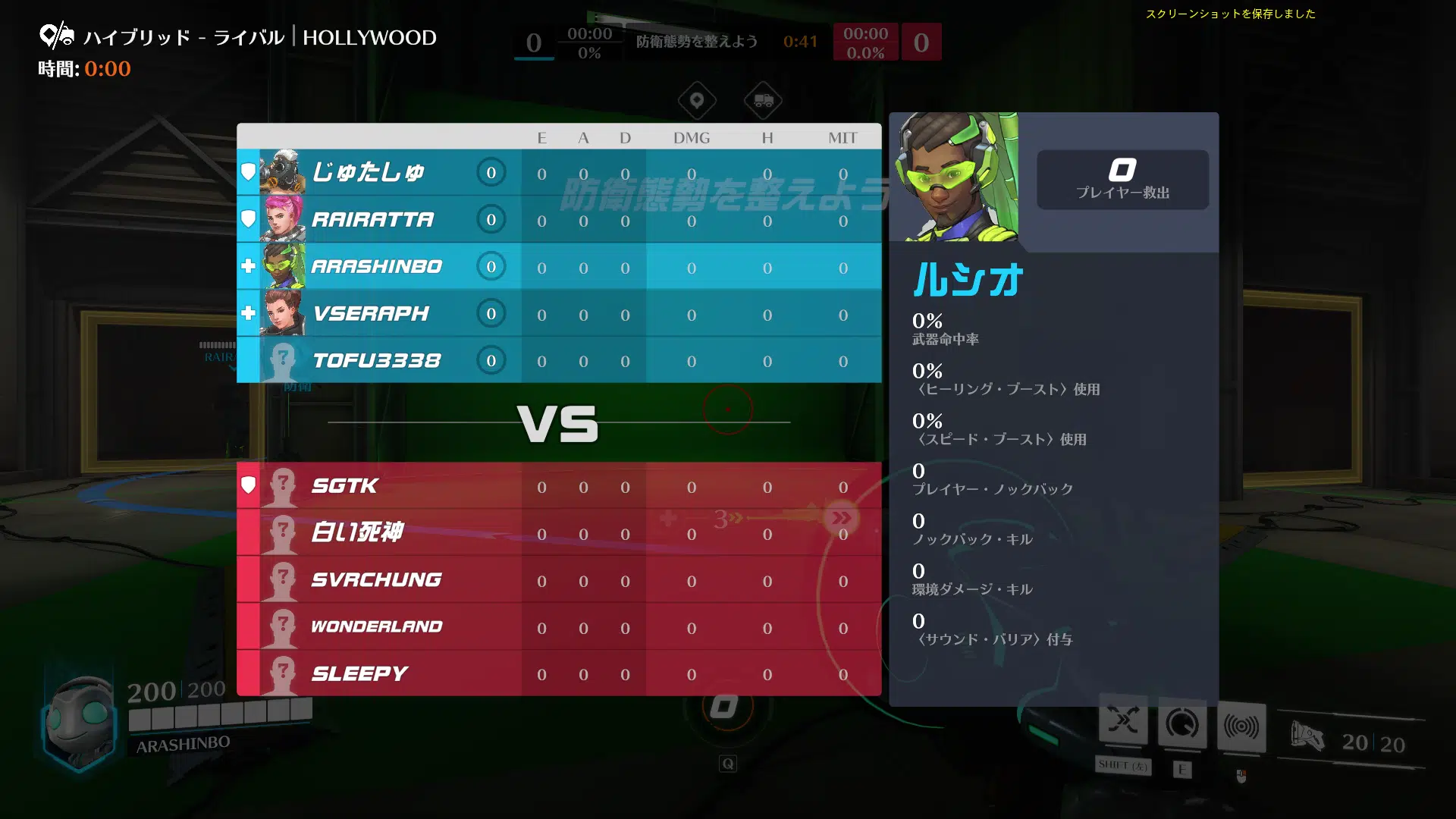1456x819 pixels.
Task: Select TOFU3338's unknown player portrait
Action: pyautogui.click(x=283, y=360)
